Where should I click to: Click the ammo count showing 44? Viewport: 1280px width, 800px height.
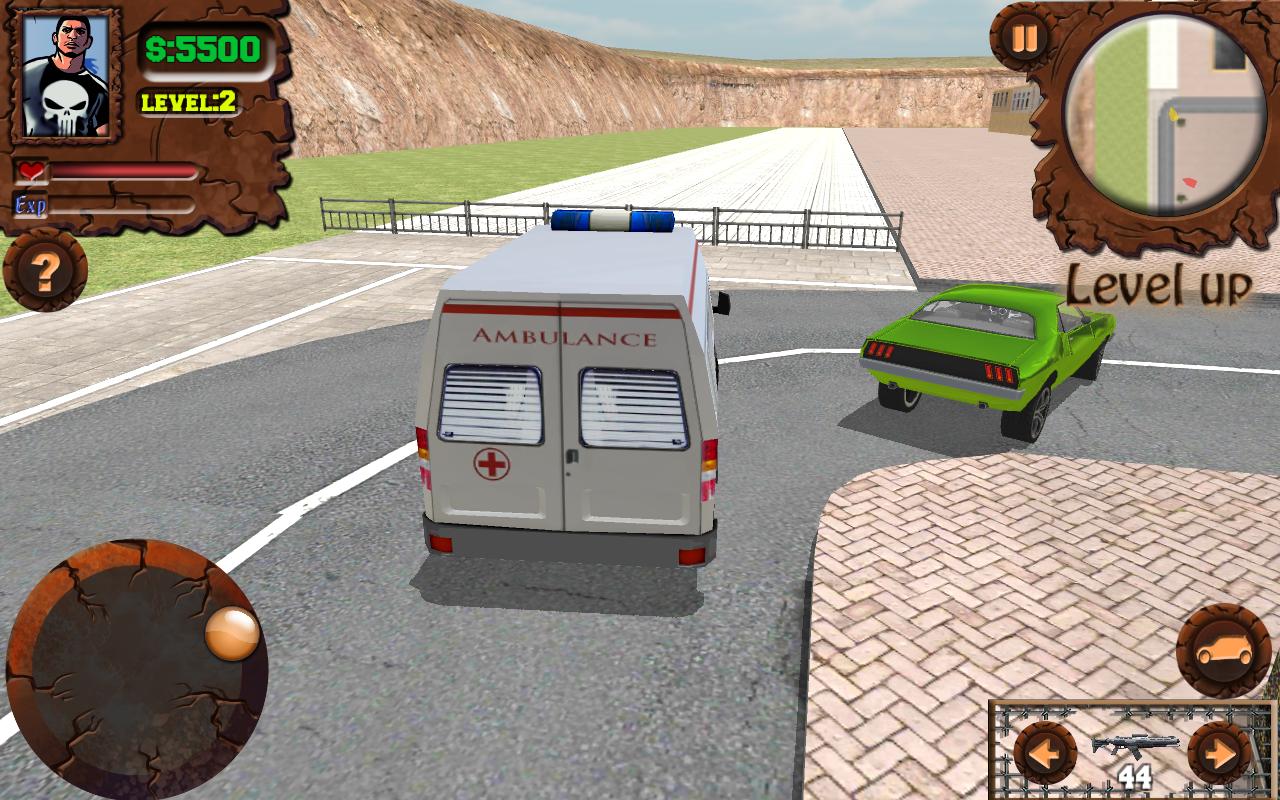1135,774
